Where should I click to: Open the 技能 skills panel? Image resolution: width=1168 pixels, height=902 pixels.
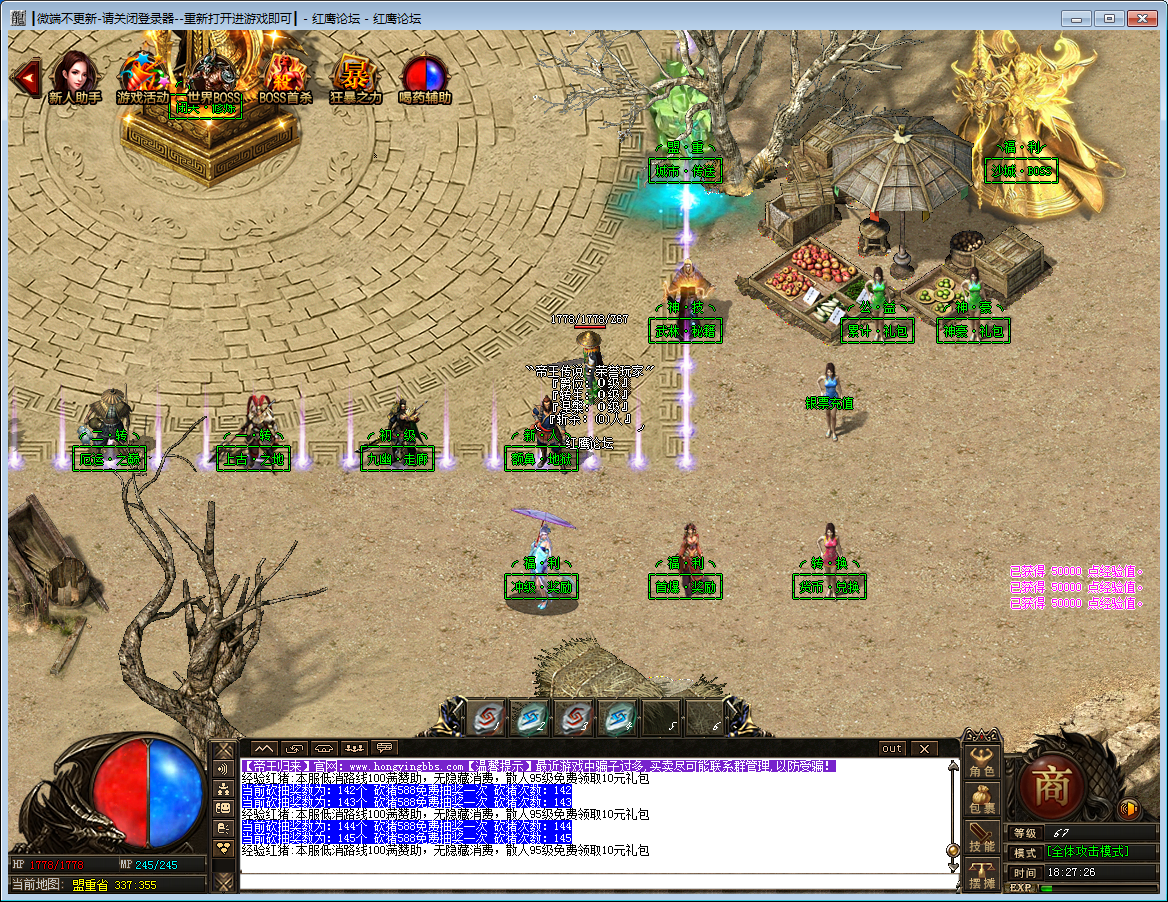click(982, 838)
